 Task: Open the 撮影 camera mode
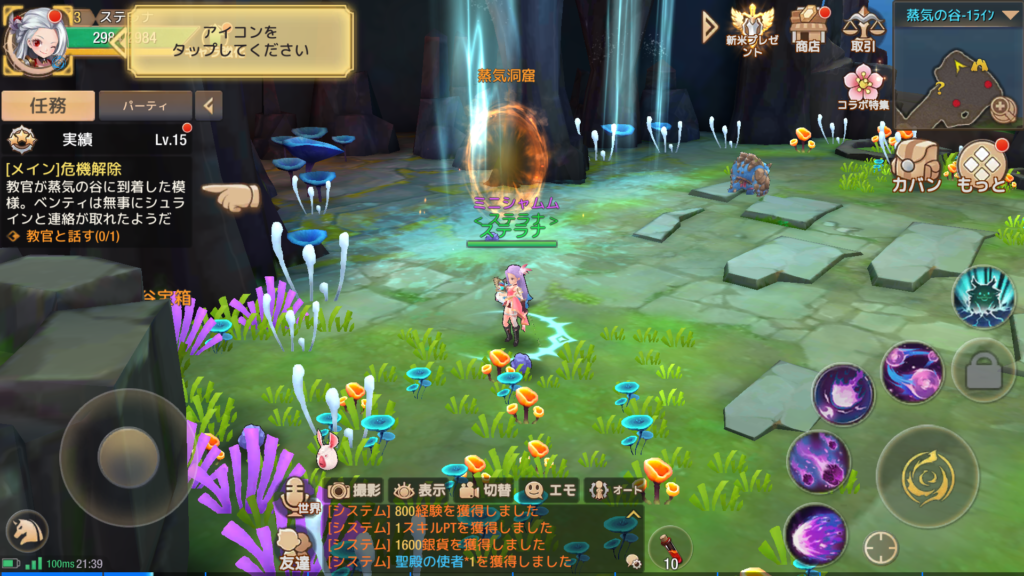click(356, 490)
